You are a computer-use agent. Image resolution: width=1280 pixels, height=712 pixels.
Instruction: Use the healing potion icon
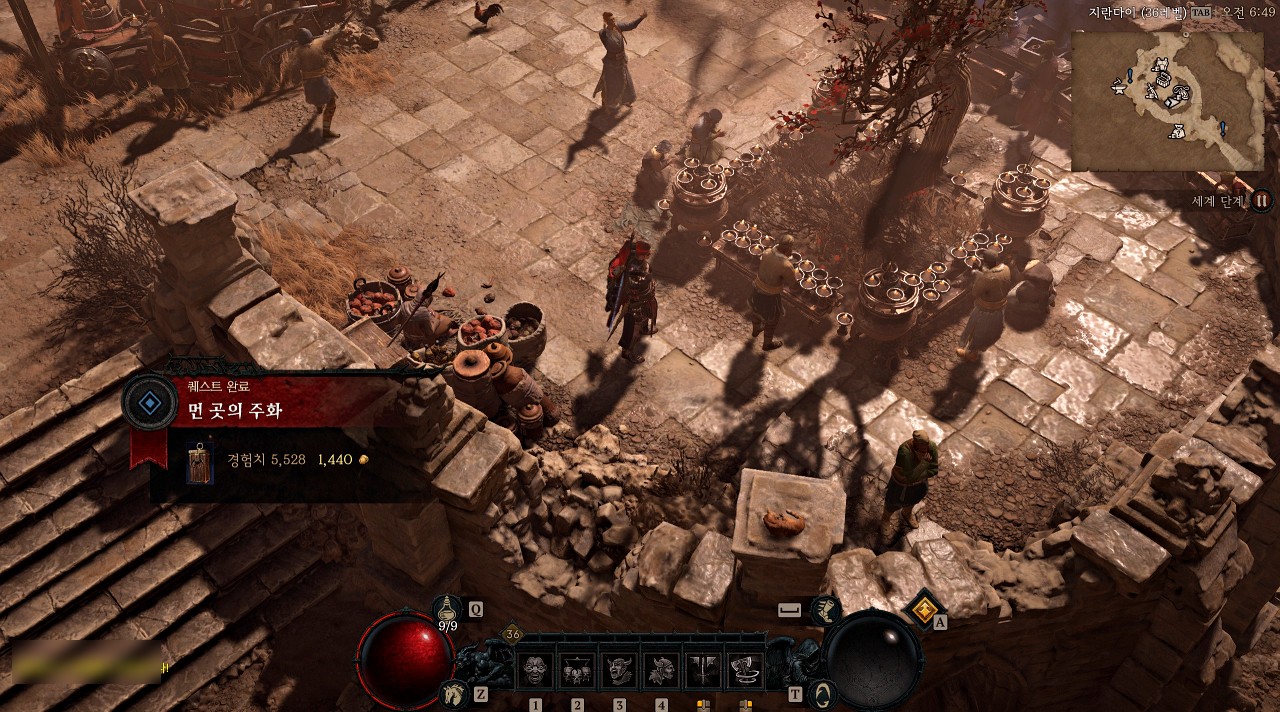pyautogui.click(x=448, y=608)
